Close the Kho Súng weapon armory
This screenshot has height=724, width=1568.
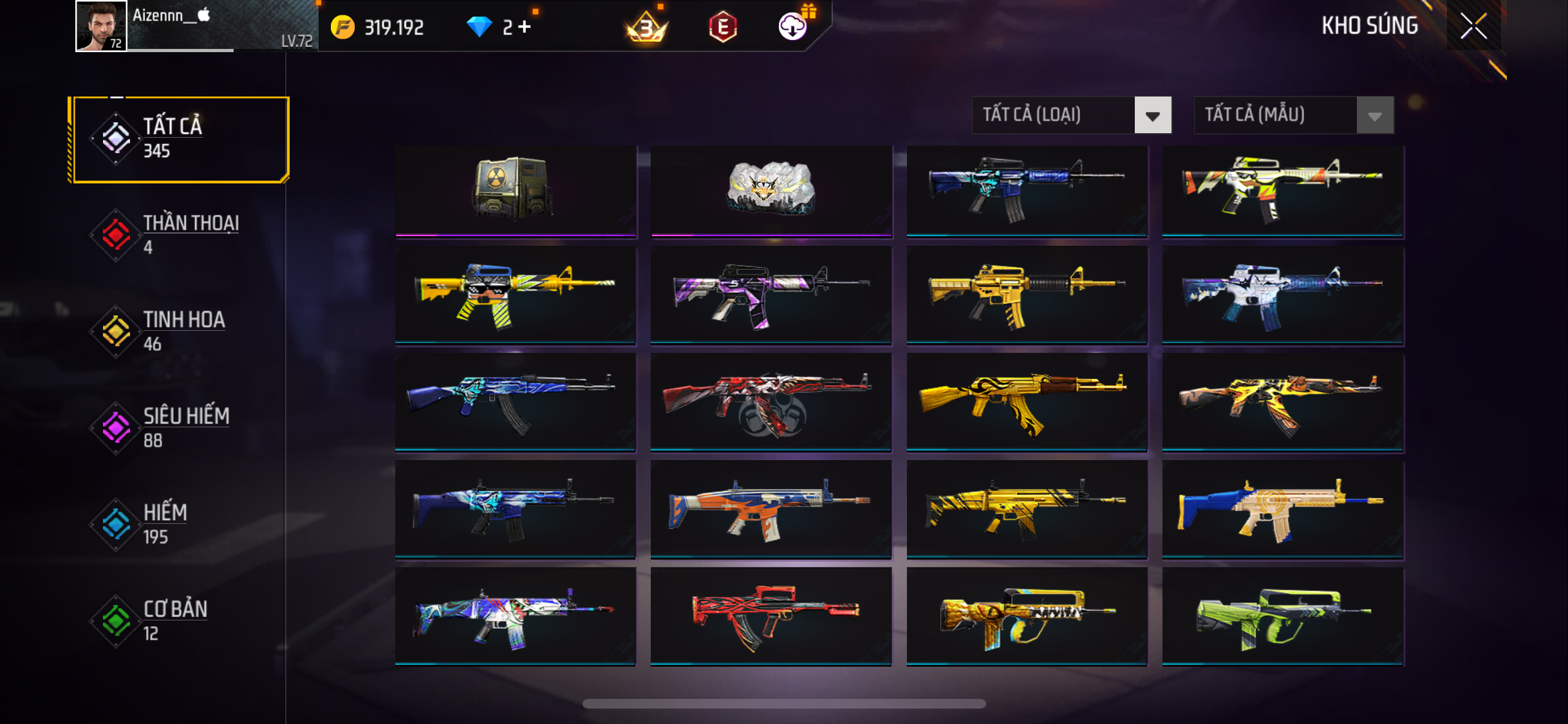[1473, 26]
